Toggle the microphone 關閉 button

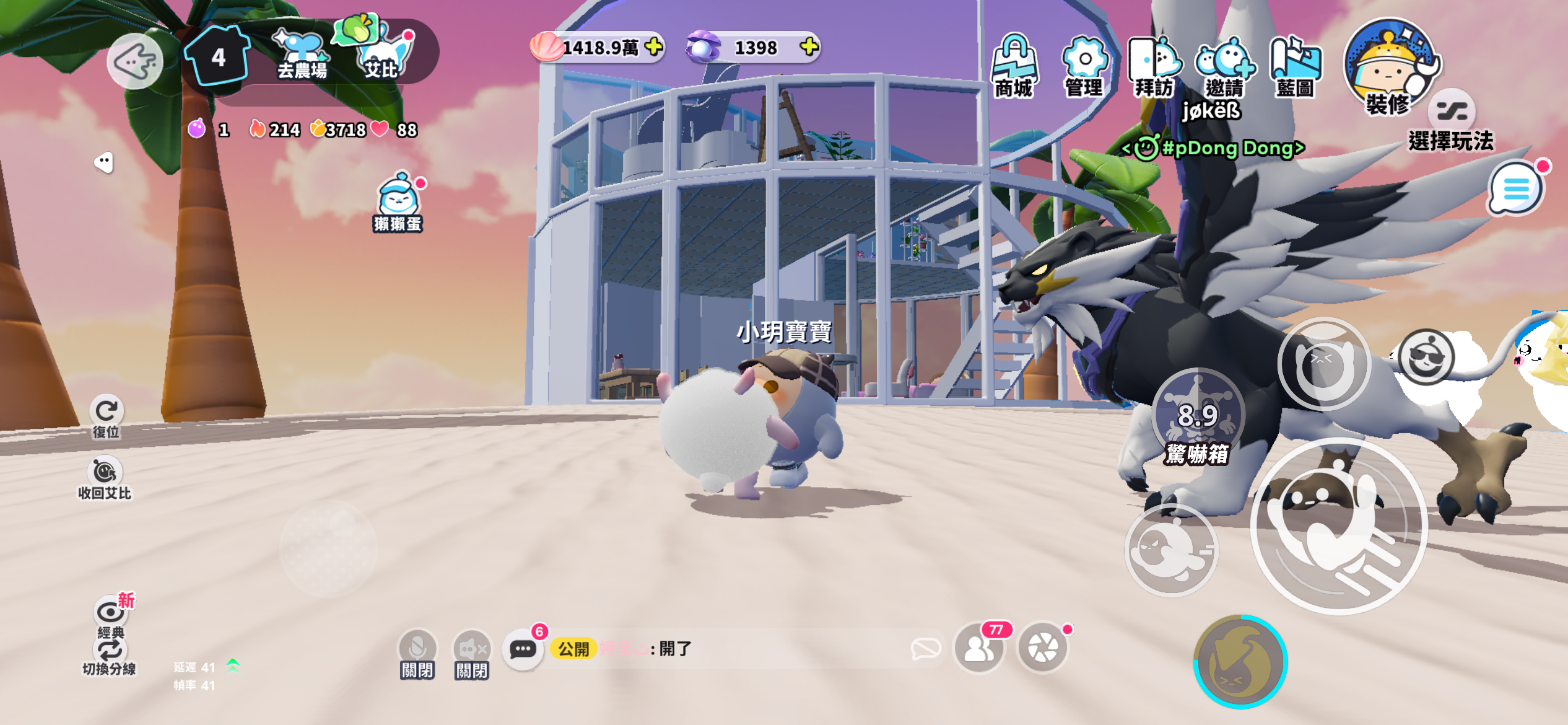[417, 654]
